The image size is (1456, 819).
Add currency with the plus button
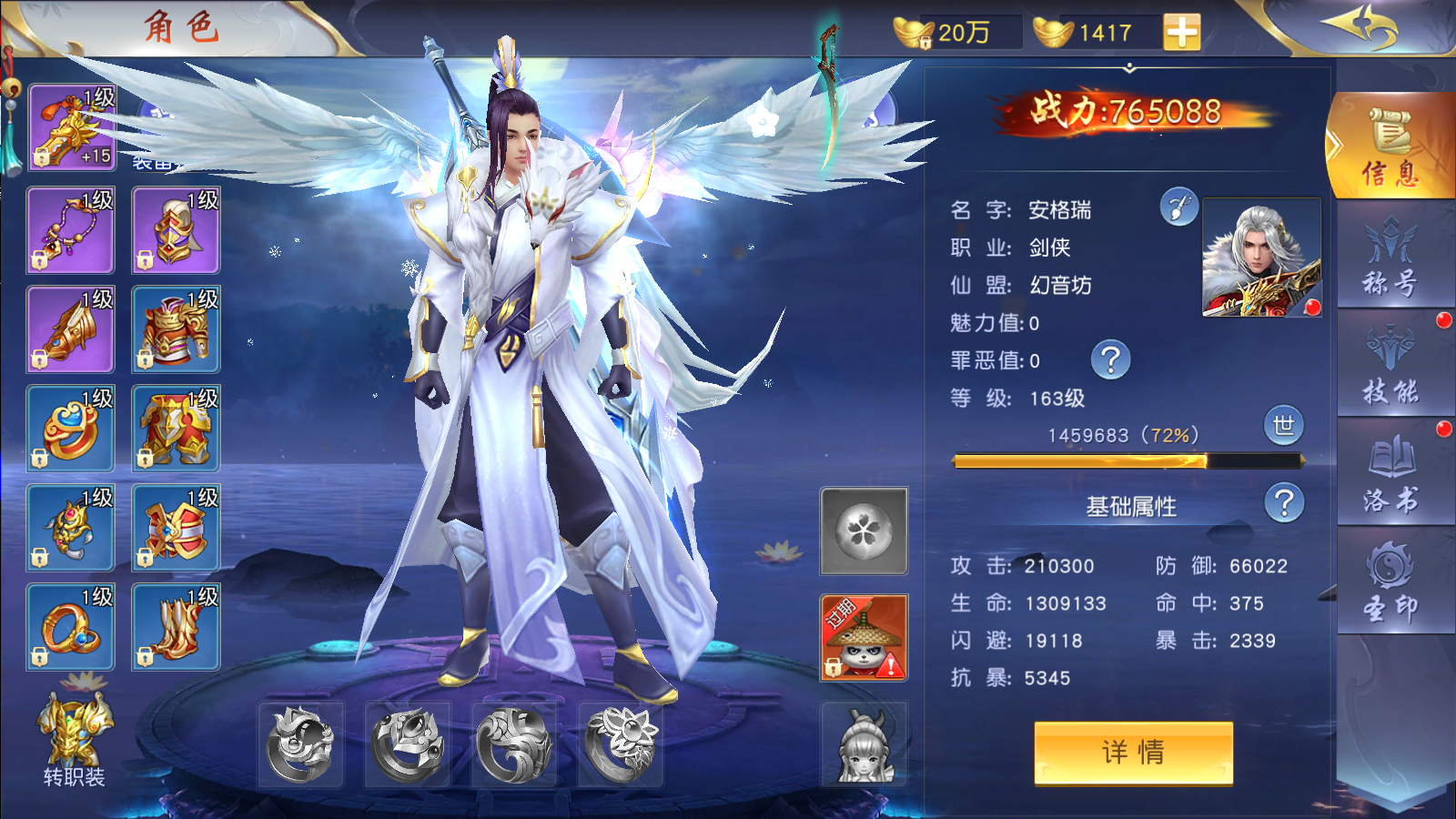[x=1181, y=32]
